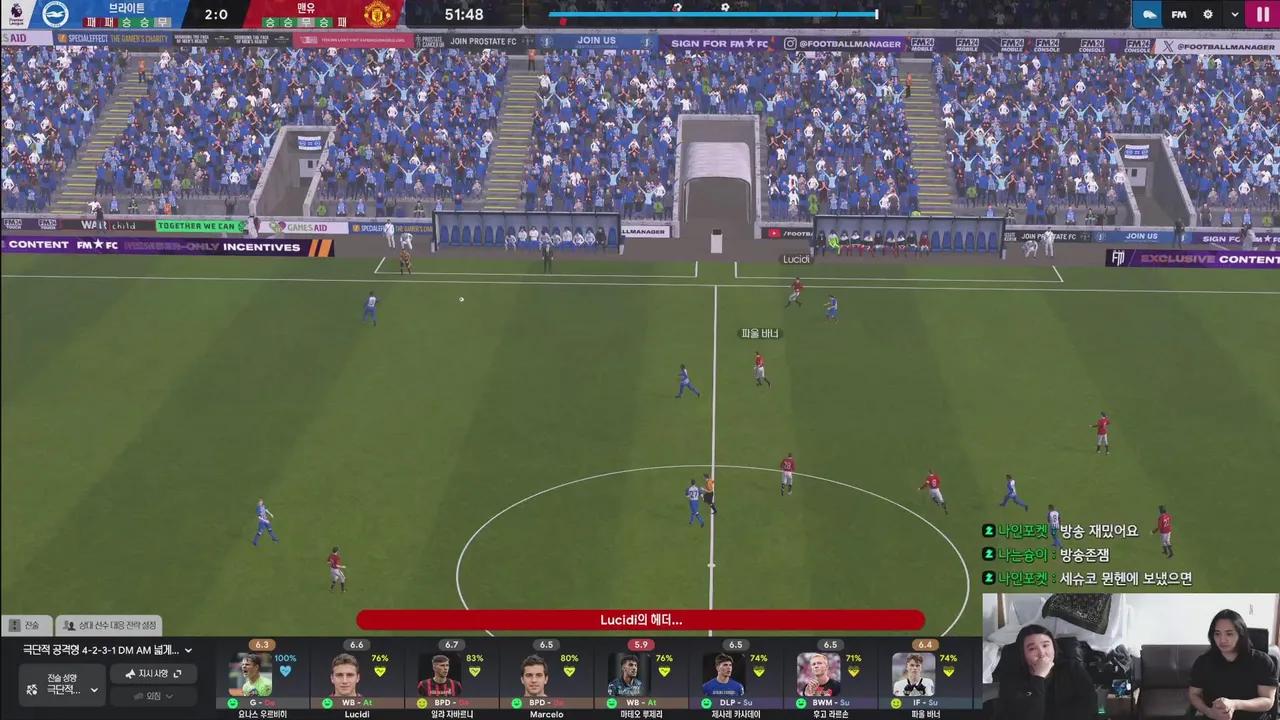Click the 지시 사항 instructions button
Image resolution: width=1280 pixels, height=720 pixels.
click(152, 673)
